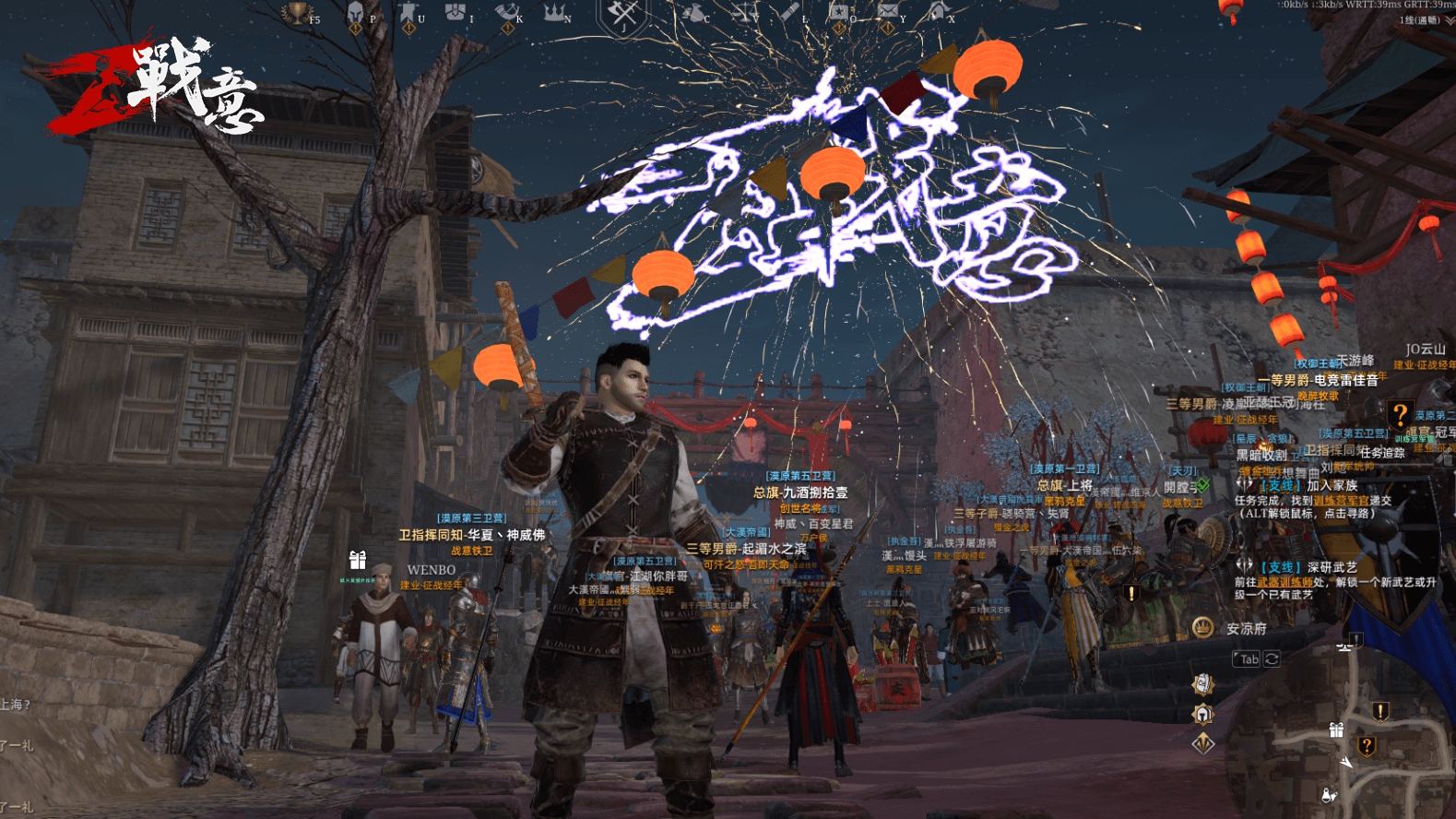Select the war horn icon
The image size is (1456, 819).
click(x=505, y=13)
